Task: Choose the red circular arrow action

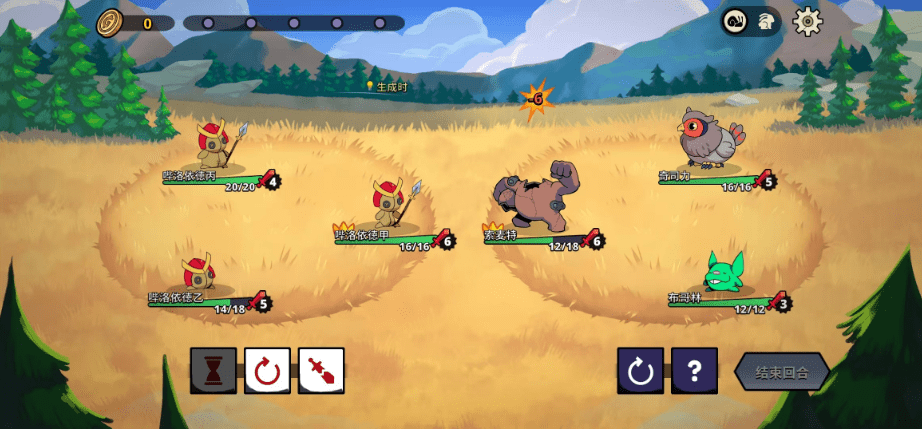Action: point(267,371)
